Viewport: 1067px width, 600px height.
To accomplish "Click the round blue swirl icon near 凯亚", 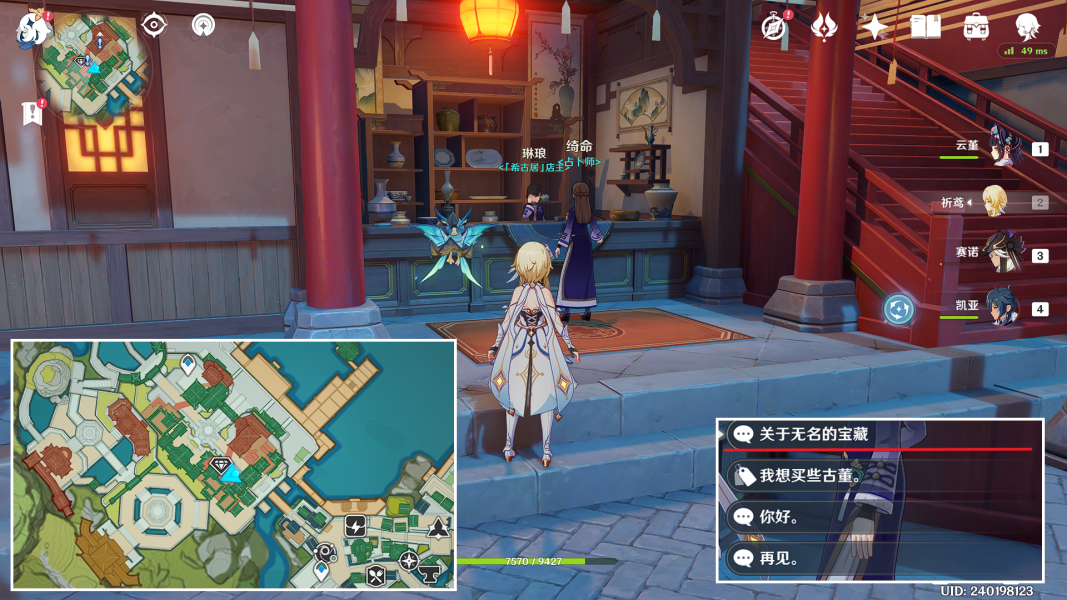I will pyautogui.click(x=898, y=309).
